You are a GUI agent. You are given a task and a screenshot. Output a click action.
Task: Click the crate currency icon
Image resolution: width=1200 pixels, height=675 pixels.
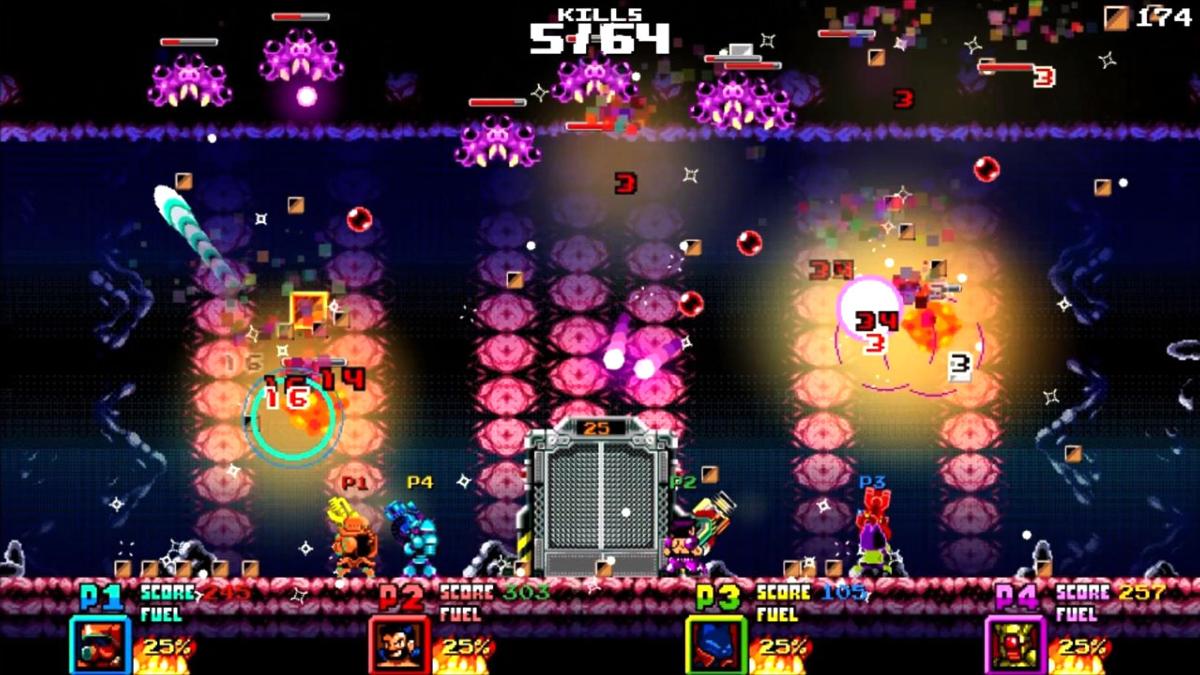[x=1116, y=17]
